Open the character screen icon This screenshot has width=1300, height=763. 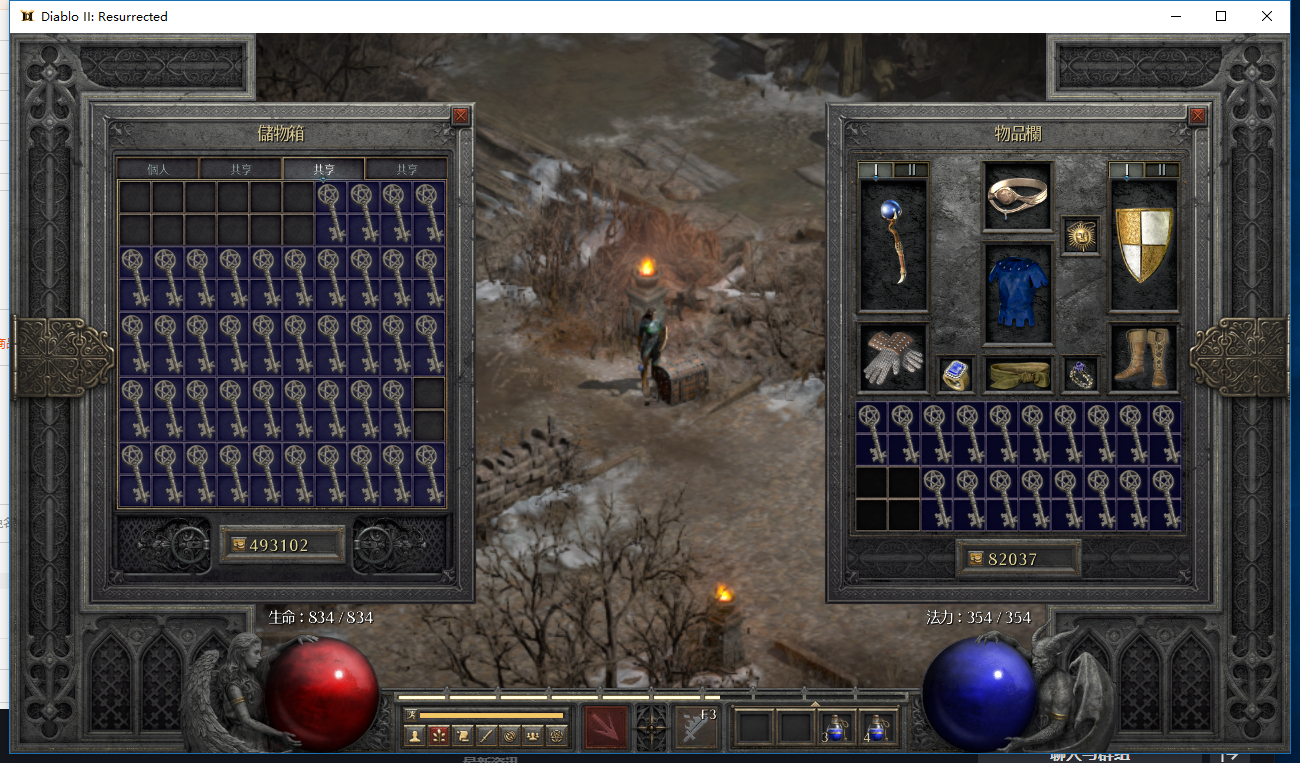tap(414, 736)
